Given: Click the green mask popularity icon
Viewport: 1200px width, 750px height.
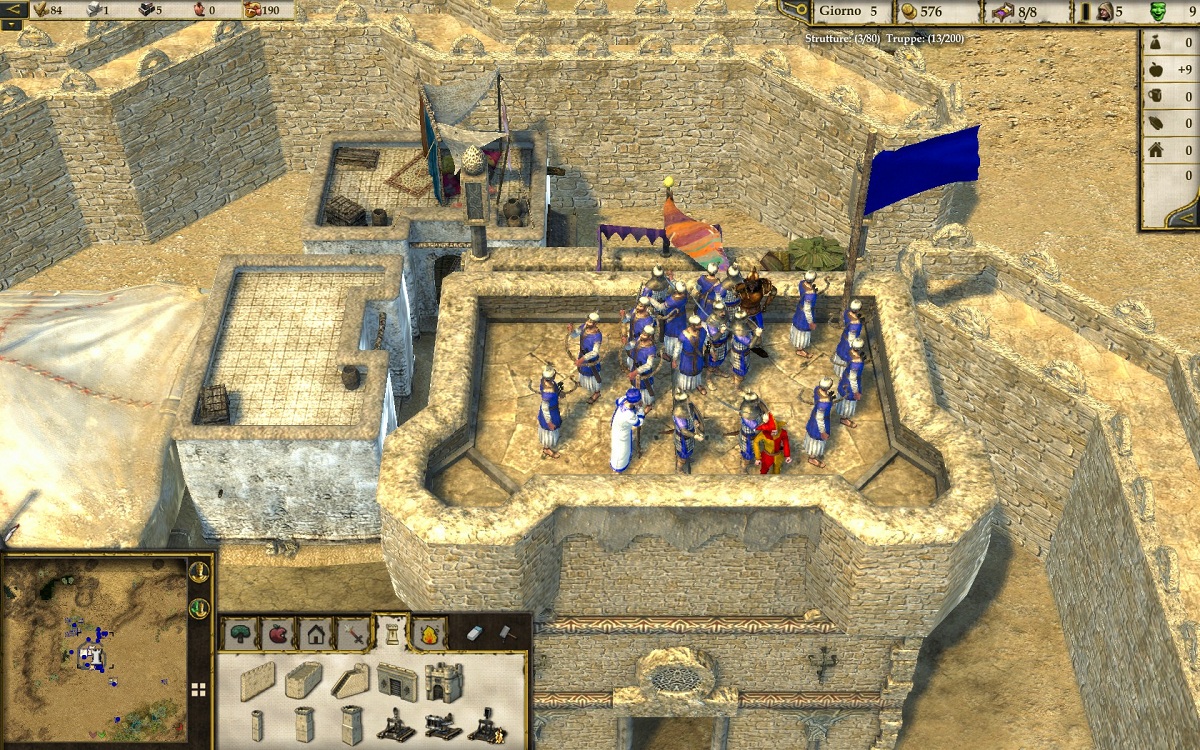Looking at the screenshot, I should pos(1158,11).
